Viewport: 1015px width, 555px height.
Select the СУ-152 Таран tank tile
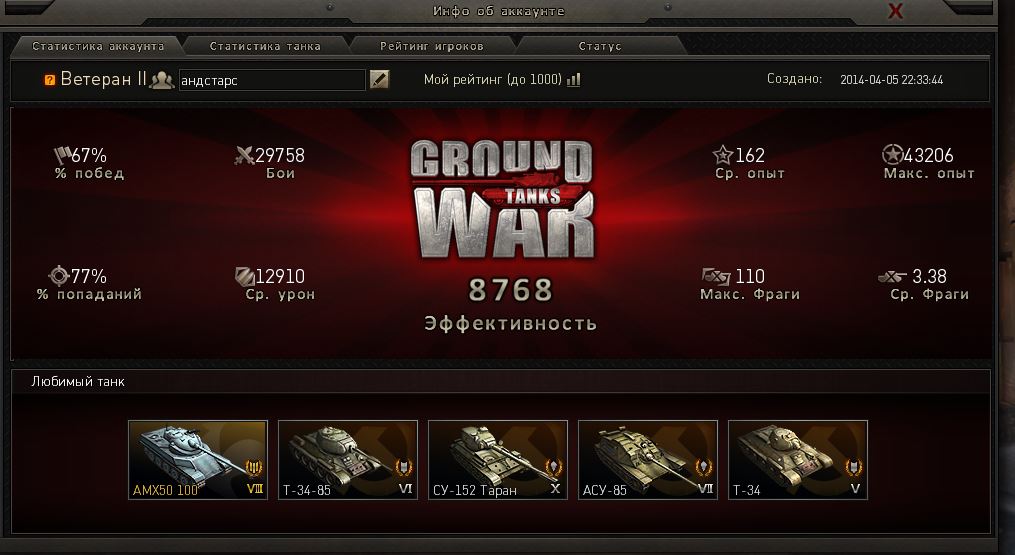[498, 460]
